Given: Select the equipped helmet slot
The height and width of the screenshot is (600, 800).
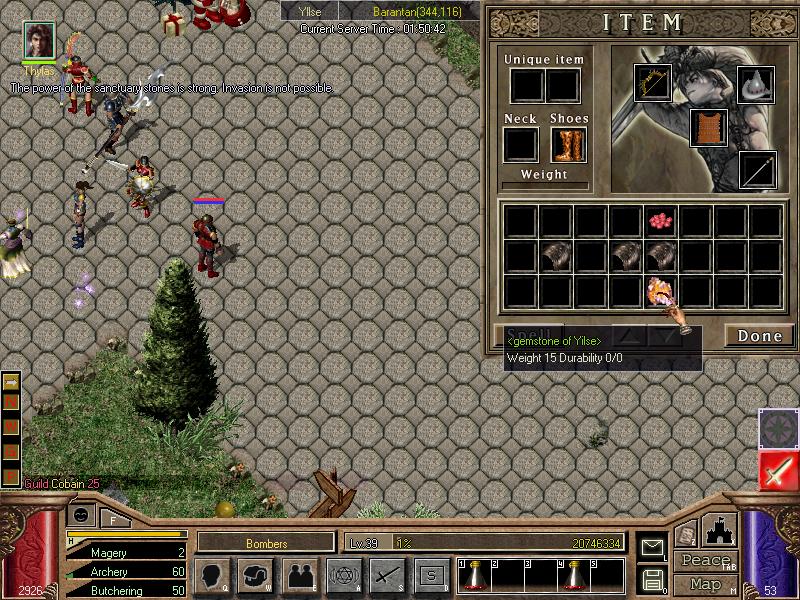Looking at the screenshot, I should click(x=755, y=83).
